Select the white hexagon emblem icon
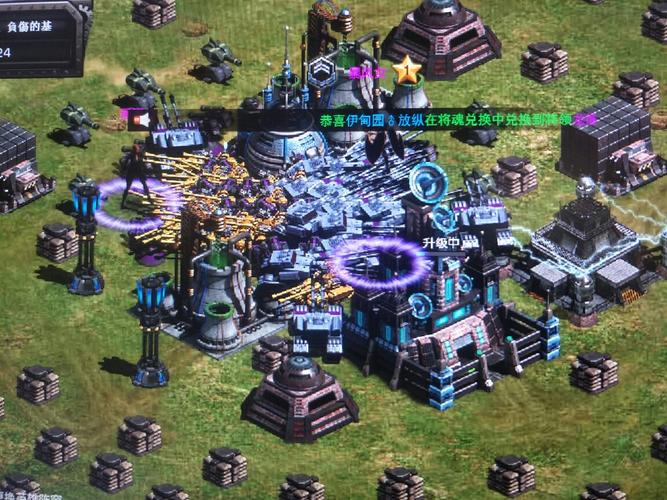Image resolution: width=667 pixels, height=500 pixels. tap(322, 72)
